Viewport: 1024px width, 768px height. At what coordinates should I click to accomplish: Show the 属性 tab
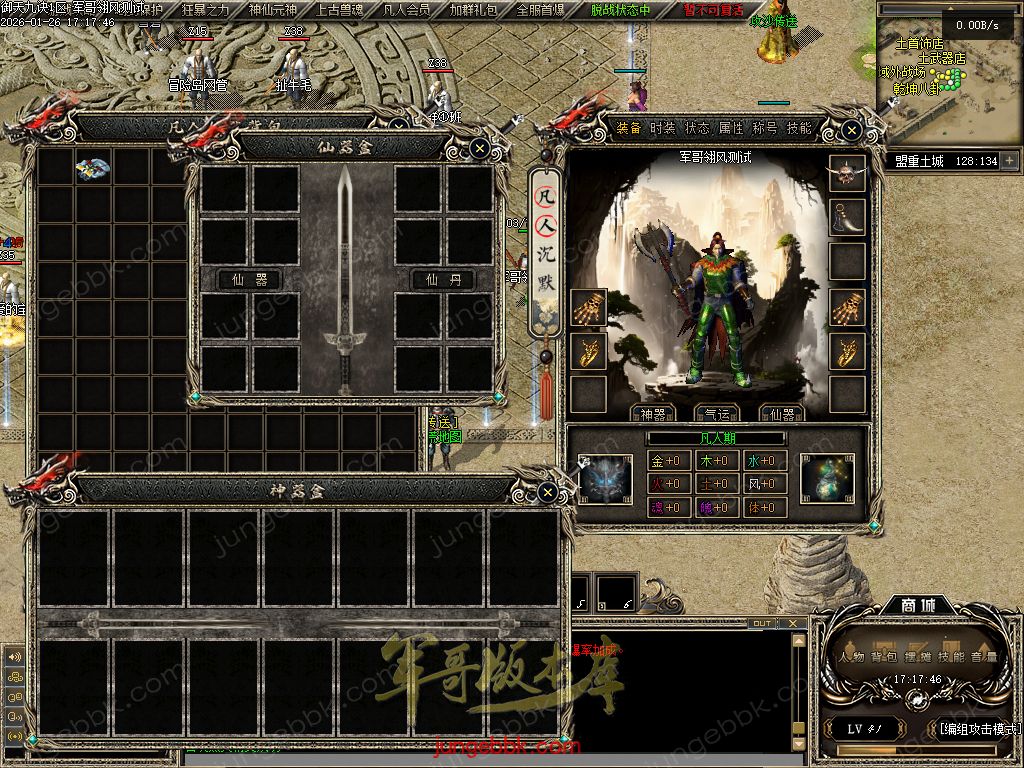[731, 128]
